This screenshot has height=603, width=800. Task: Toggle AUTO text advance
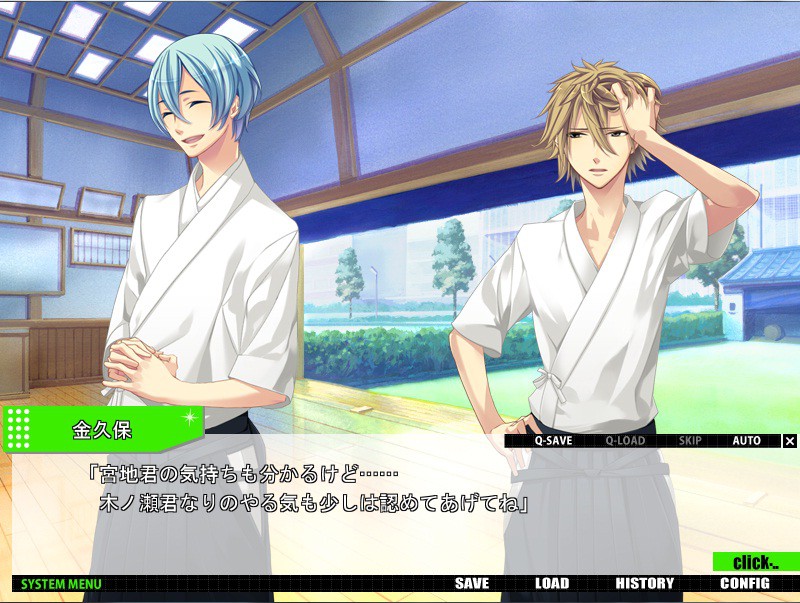point(746,440)
